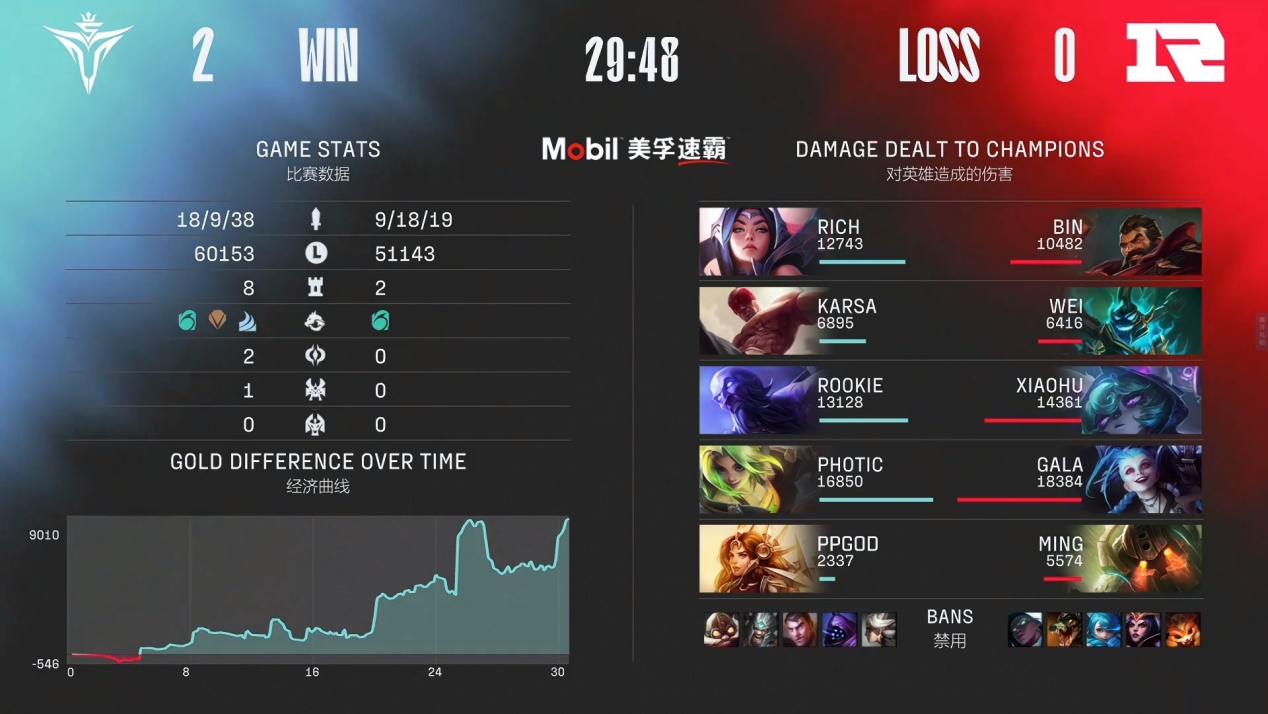The width and height of the screenshot is (1268, 714).
Task: Click the banned LeBlanc icon
Action: pyautogui.click(x=1143, y=630)
